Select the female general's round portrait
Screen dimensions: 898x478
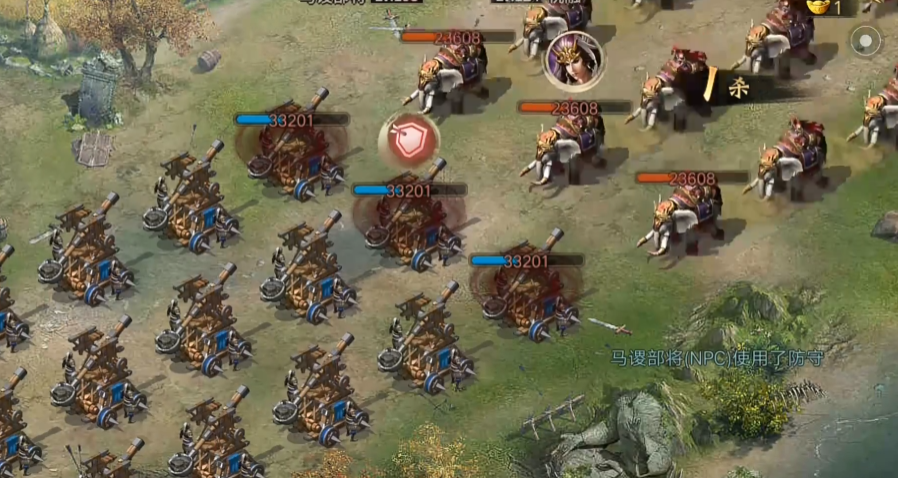[x=574, y=60]
